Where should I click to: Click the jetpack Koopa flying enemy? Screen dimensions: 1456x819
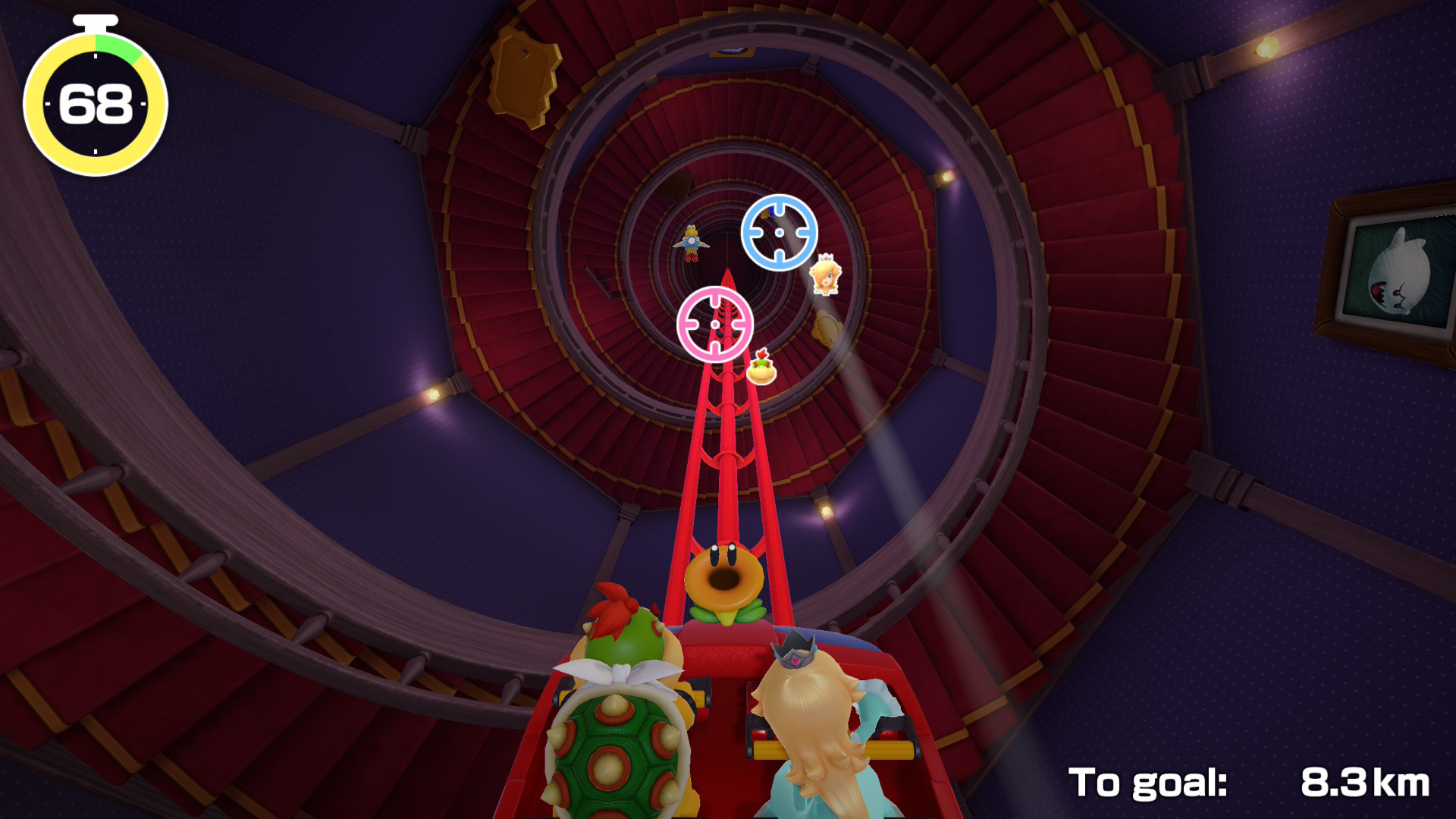(691, 243)
